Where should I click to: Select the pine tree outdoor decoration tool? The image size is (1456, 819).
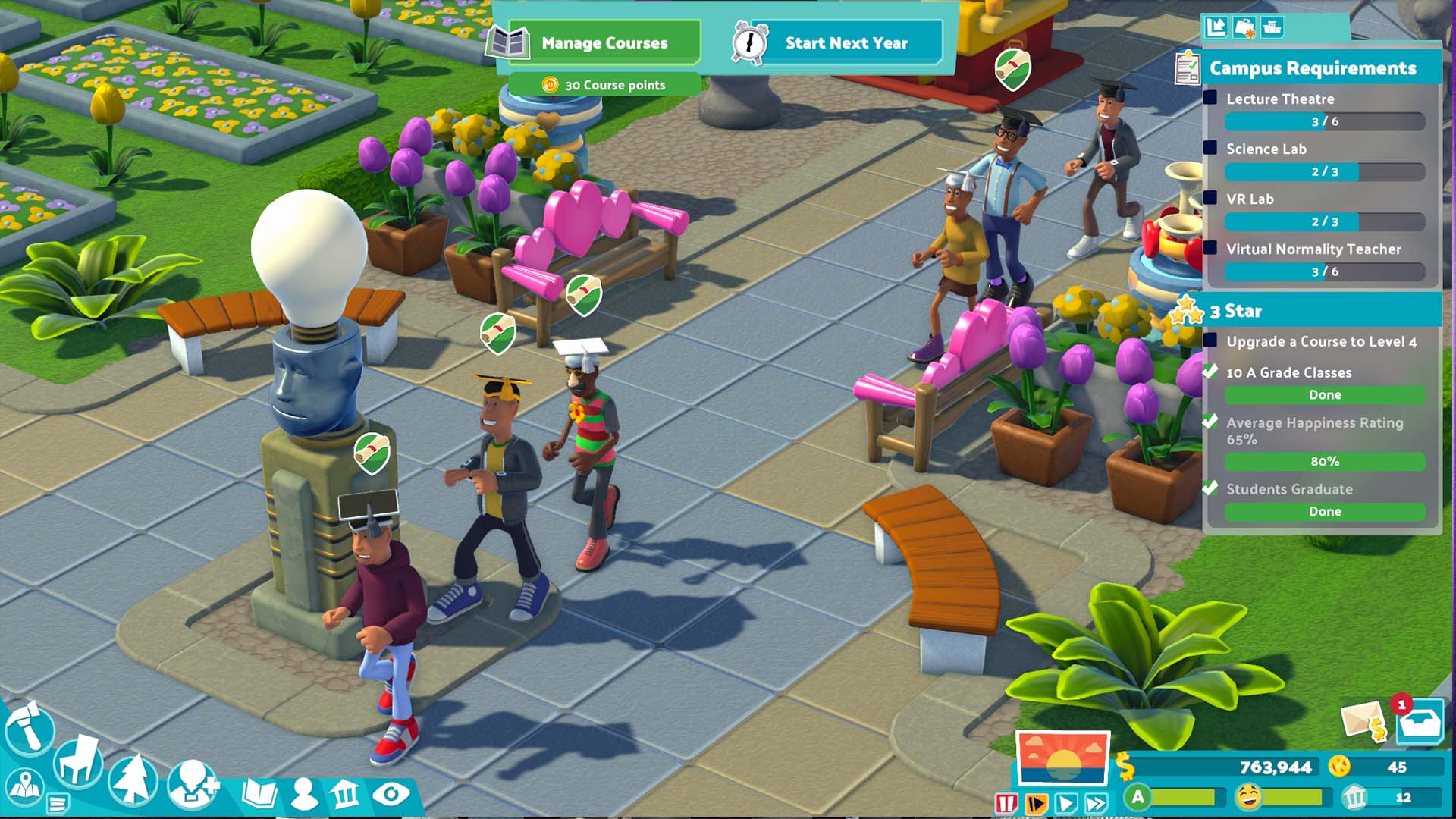[x=133, y=780]
